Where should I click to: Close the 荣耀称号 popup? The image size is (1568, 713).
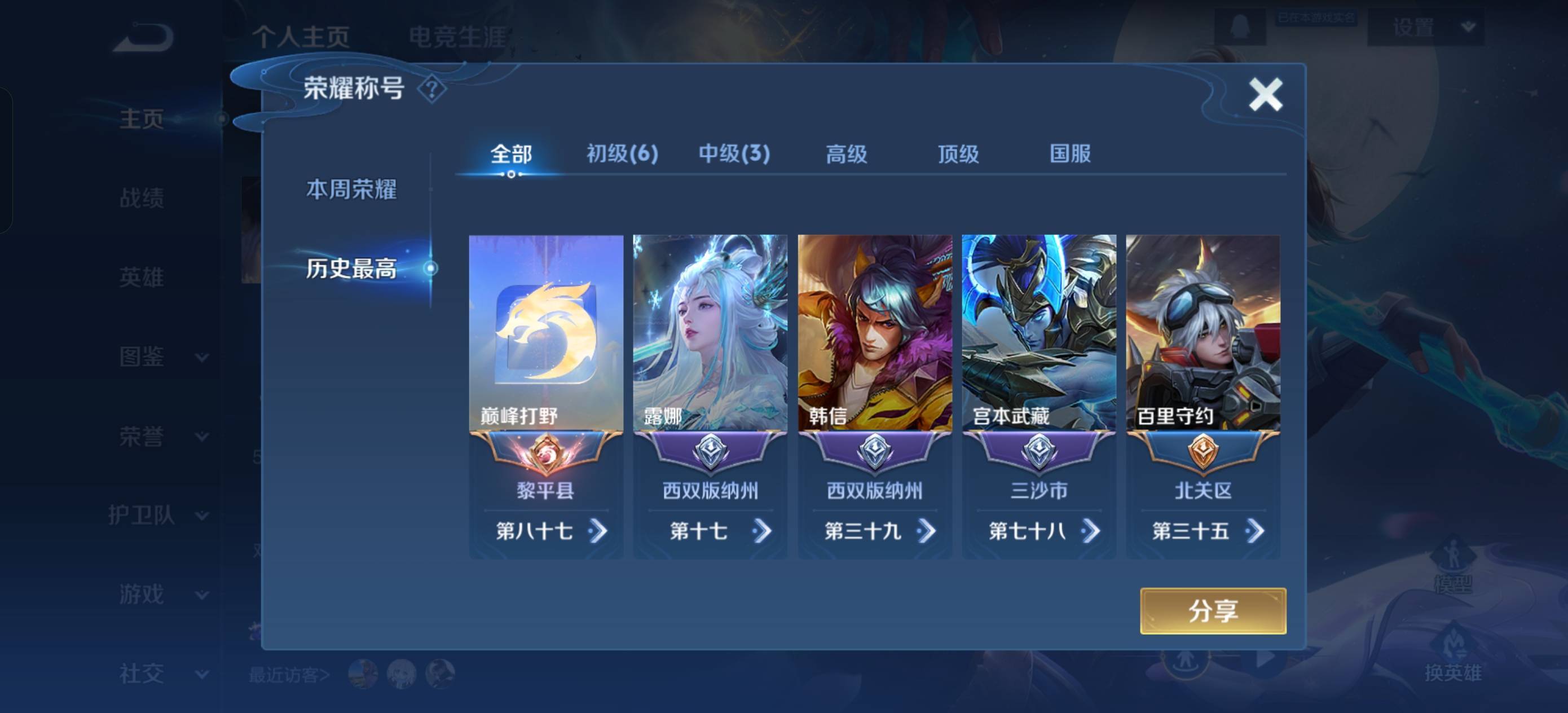[1265, 95]
